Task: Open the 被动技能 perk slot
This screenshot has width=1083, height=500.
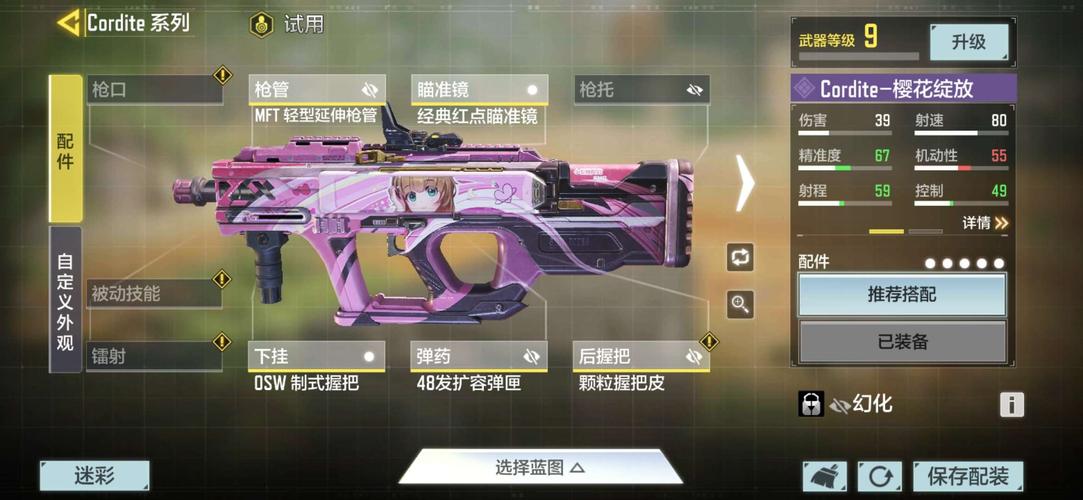Action: coord(154,293)
